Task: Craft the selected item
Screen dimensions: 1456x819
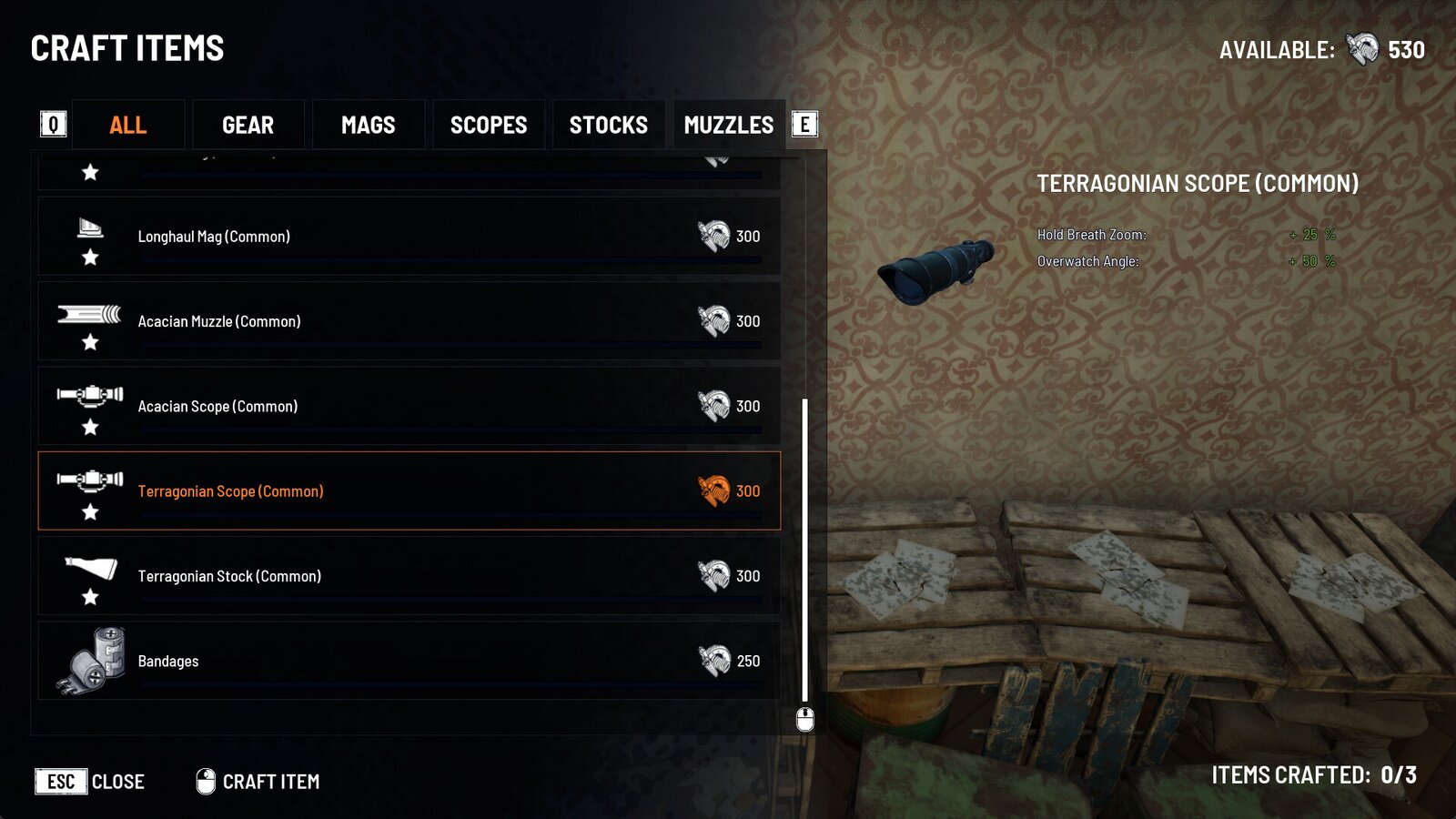Action: click(x=258, y=782)
